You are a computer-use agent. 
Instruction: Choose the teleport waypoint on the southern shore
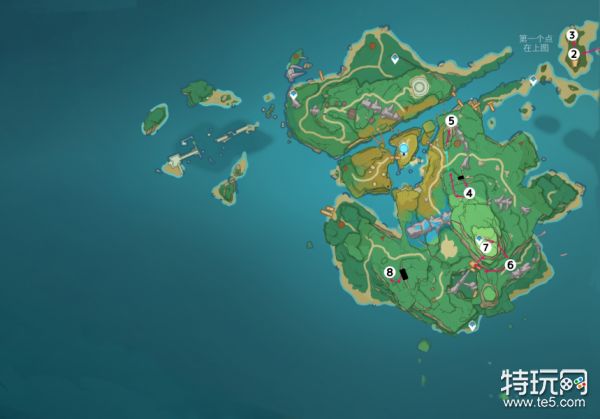(473, 325)
